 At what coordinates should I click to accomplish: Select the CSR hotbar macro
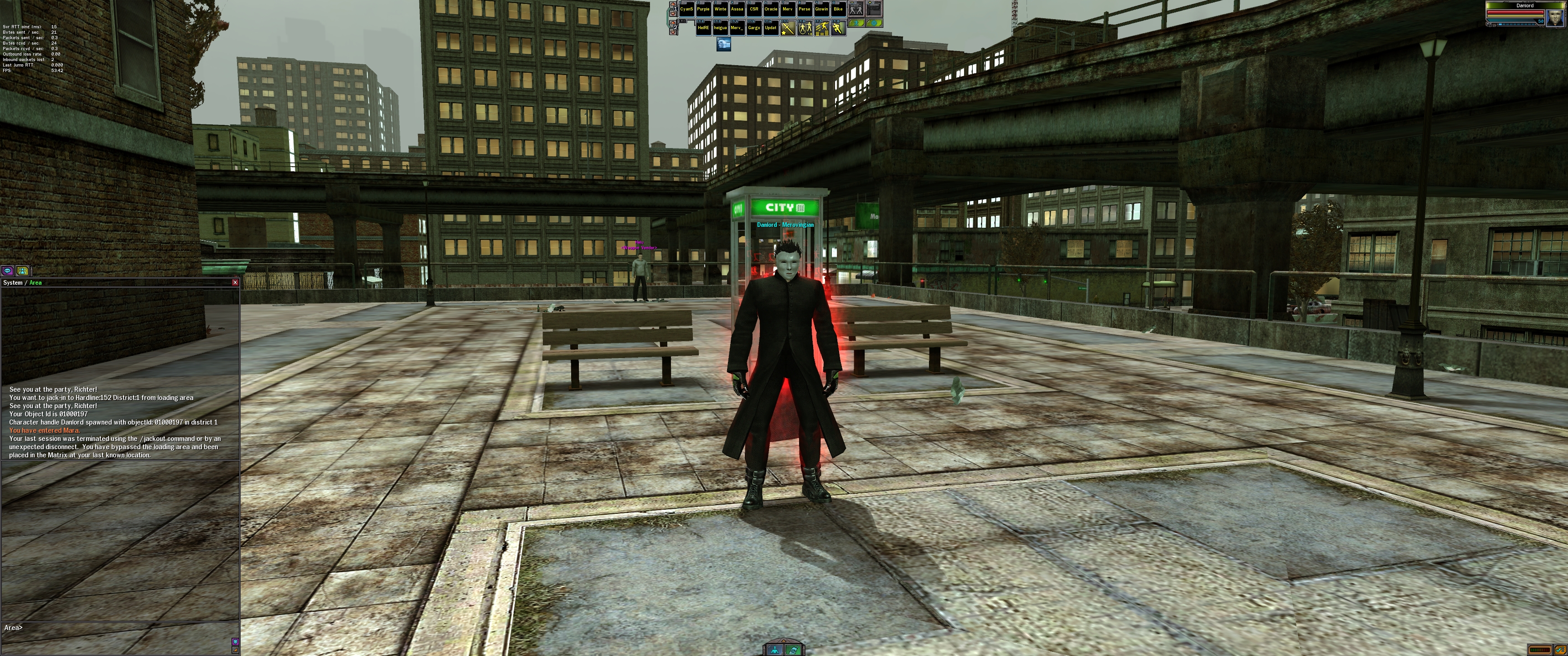753,9
